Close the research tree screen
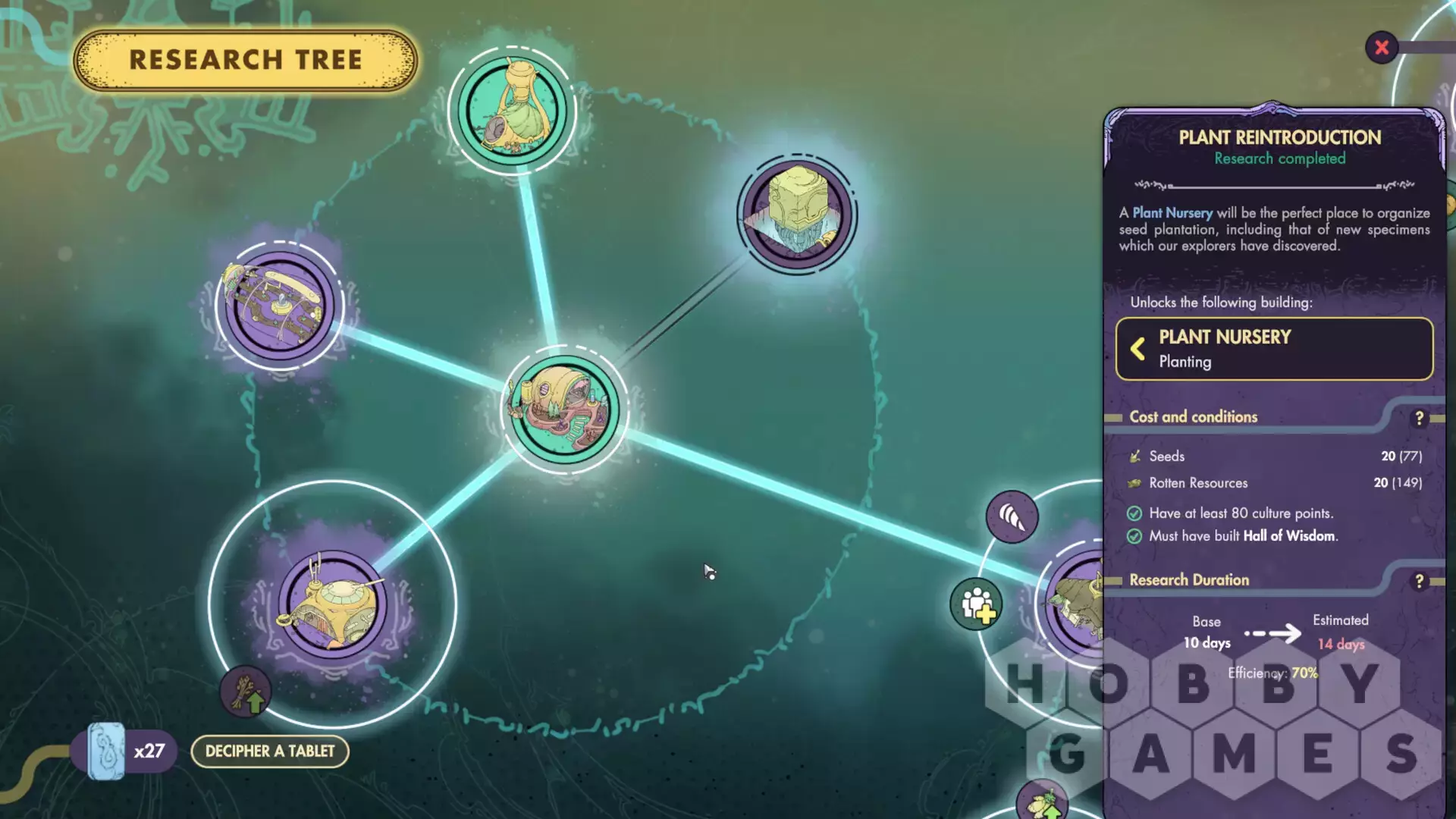Screen dimensions: 1456x819 [x=1382, y=48]
